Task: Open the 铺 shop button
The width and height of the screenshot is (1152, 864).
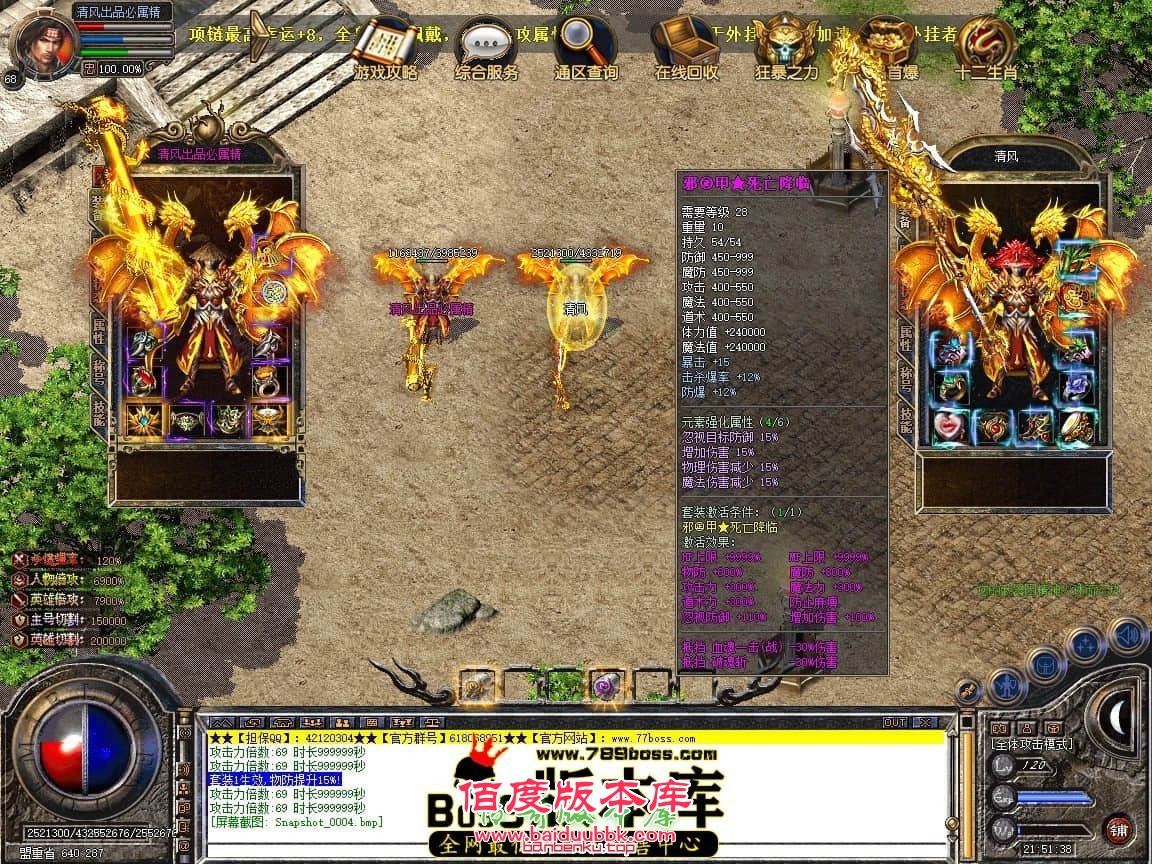Action: (x=1119, y=829)
